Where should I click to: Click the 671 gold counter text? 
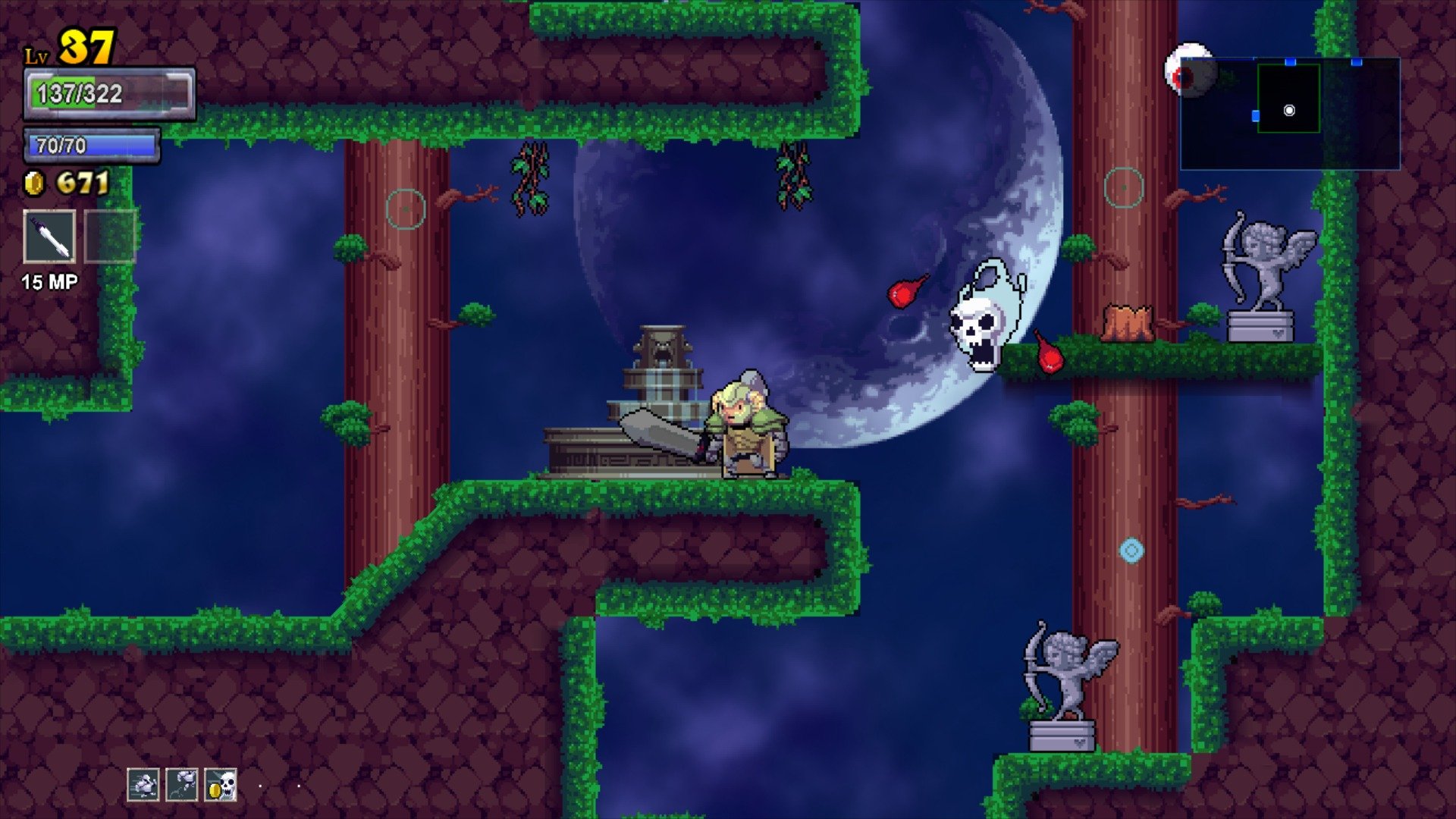83,180
